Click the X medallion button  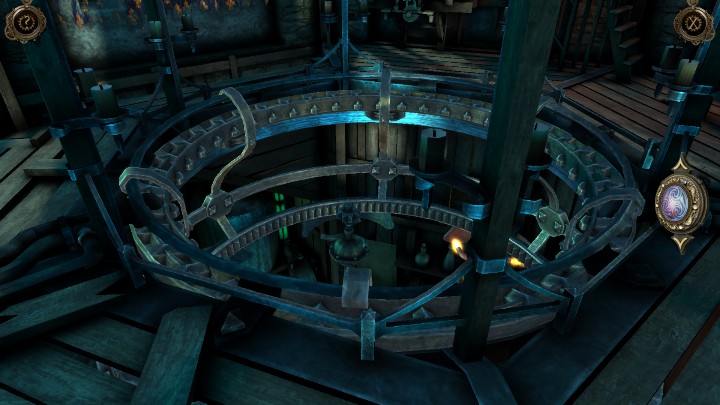(x=694, y=21)
